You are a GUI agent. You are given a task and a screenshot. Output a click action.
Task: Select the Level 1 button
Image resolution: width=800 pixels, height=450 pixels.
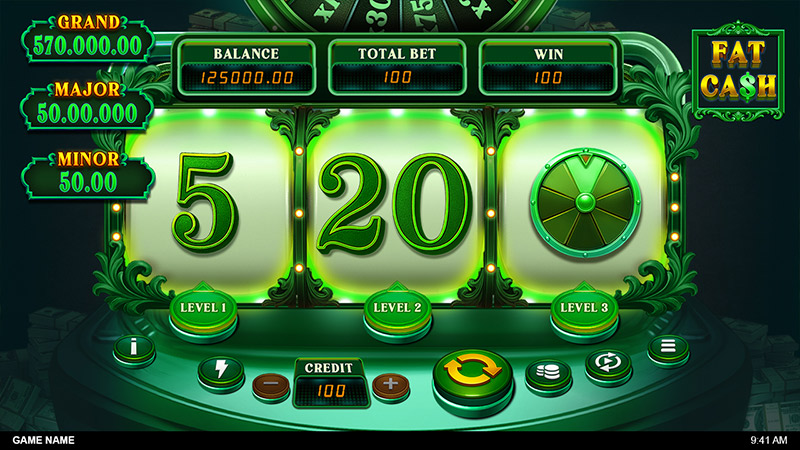tap(203, 307)
